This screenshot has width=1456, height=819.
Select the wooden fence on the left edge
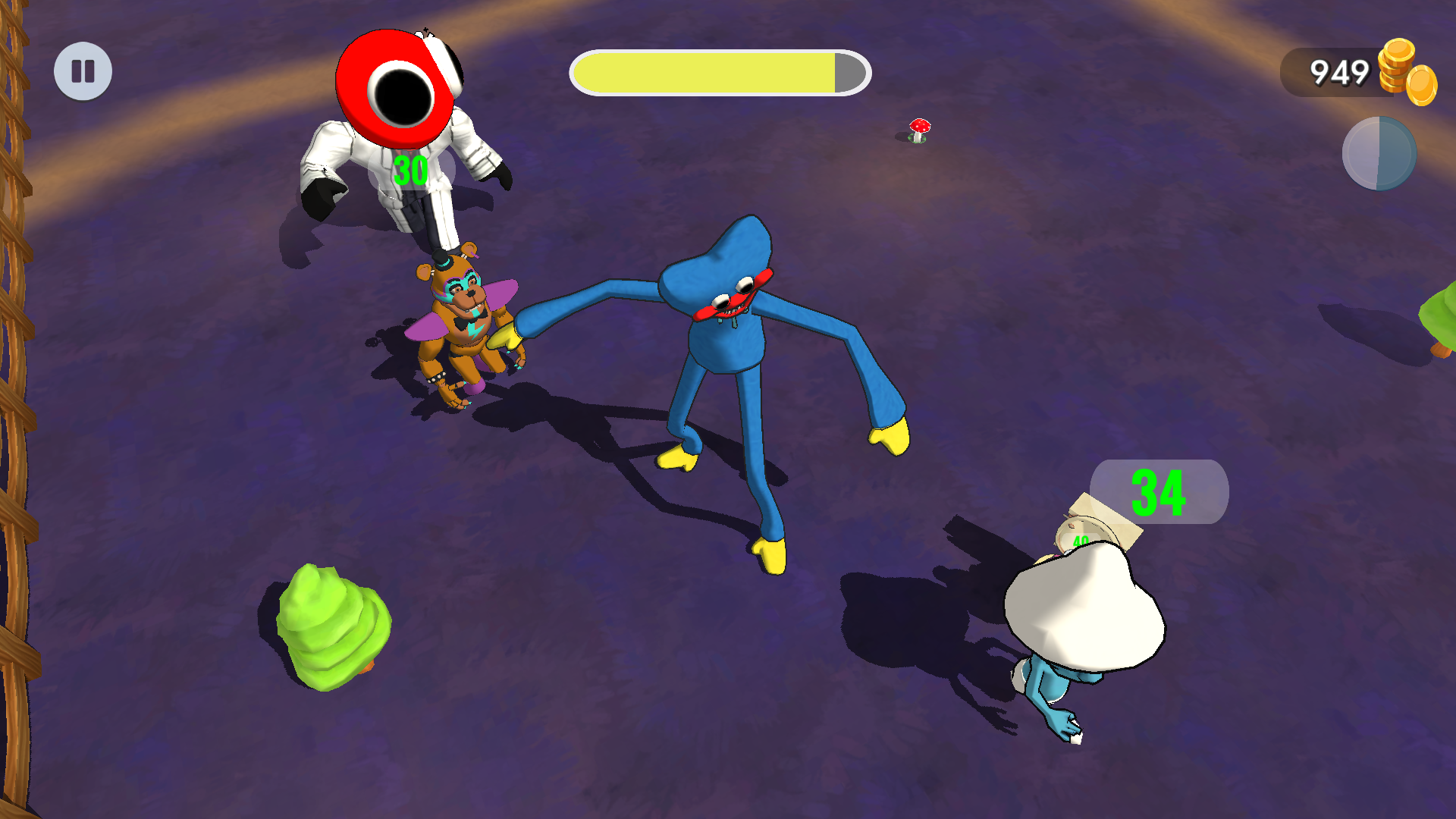[x=15, y=409]
